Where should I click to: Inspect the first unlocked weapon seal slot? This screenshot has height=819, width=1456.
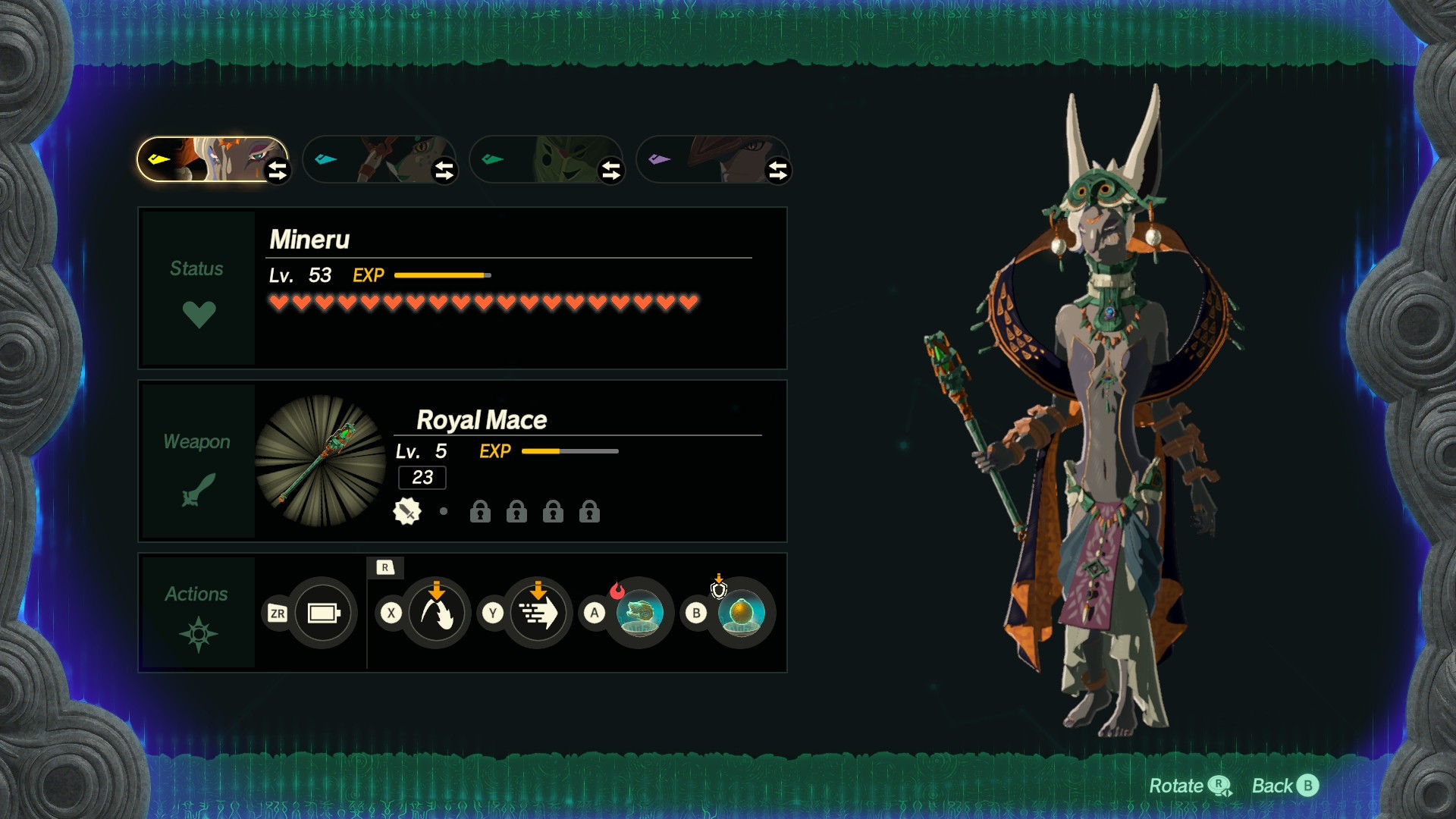tap(407, 512)
